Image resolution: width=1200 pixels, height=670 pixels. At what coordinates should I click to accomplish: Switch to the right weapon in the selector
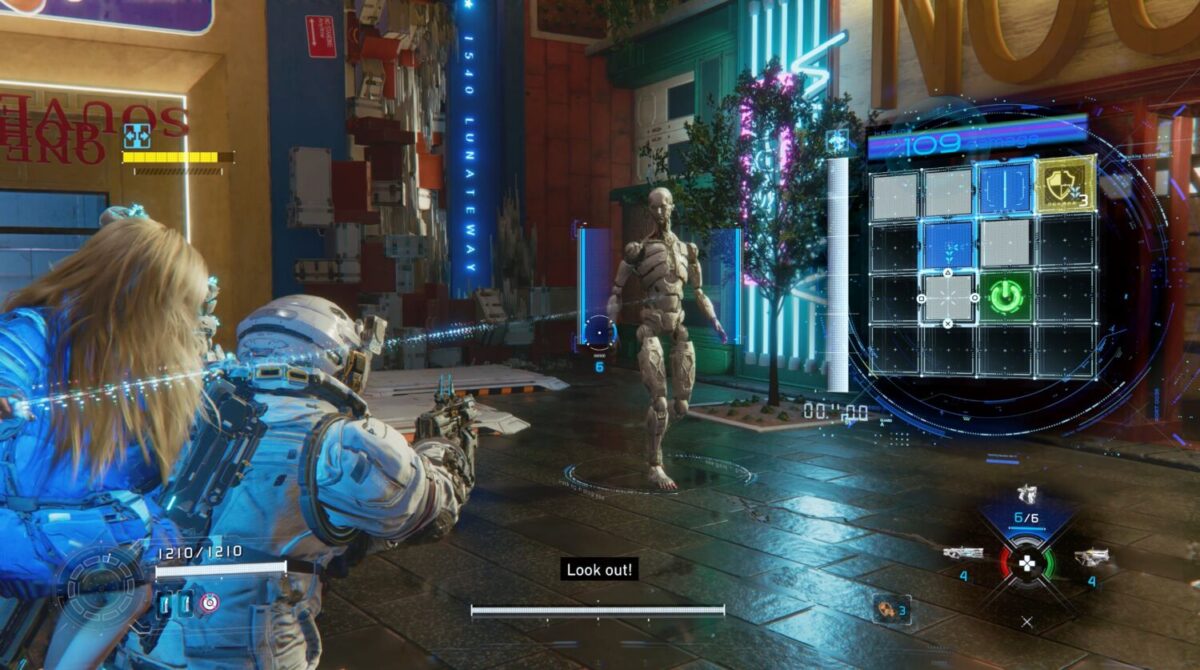point(1090,556)
